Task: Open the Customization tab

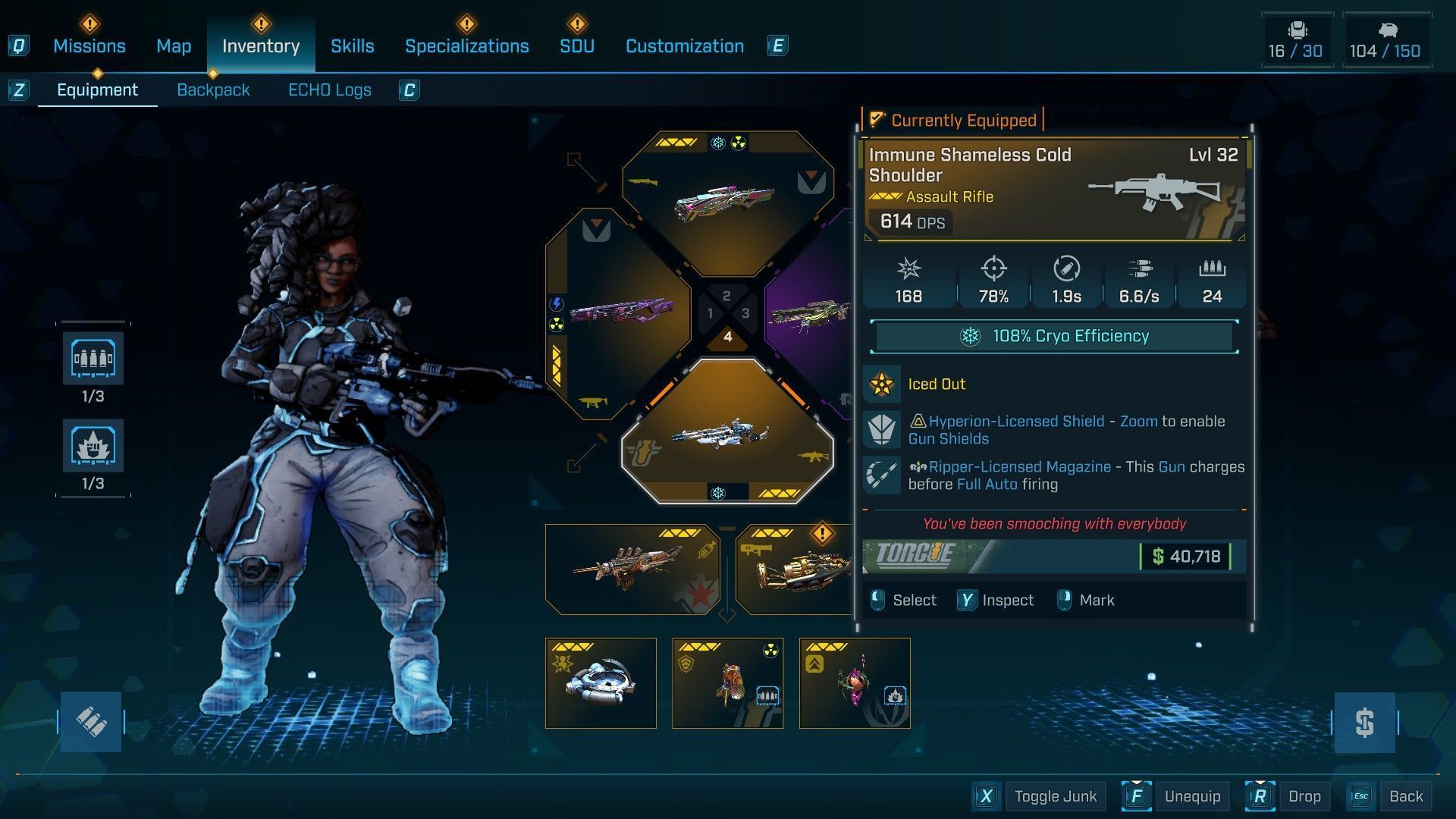Action: [x=684, y=46]
